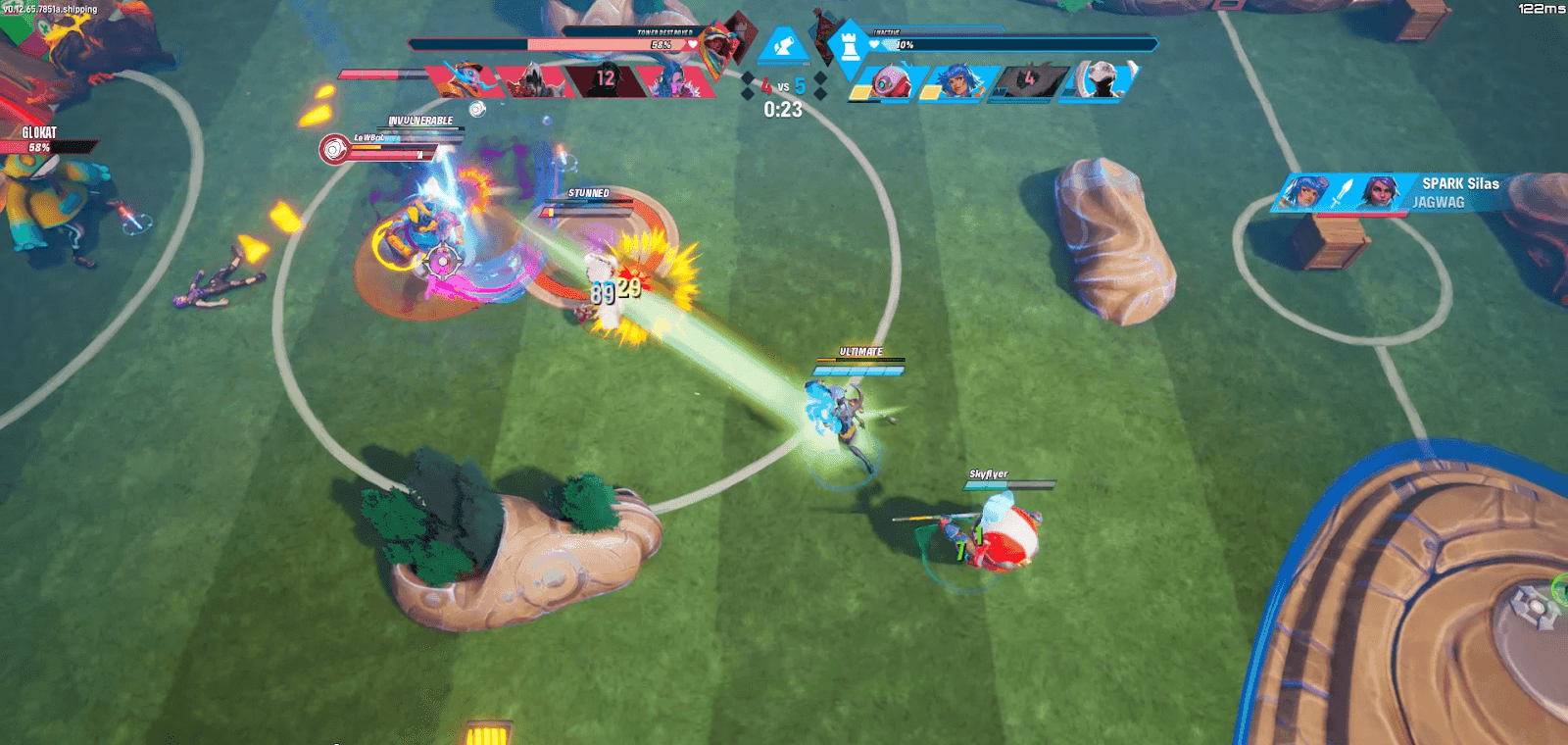Select the rightmost blue team character portrait

[1100, 80]
